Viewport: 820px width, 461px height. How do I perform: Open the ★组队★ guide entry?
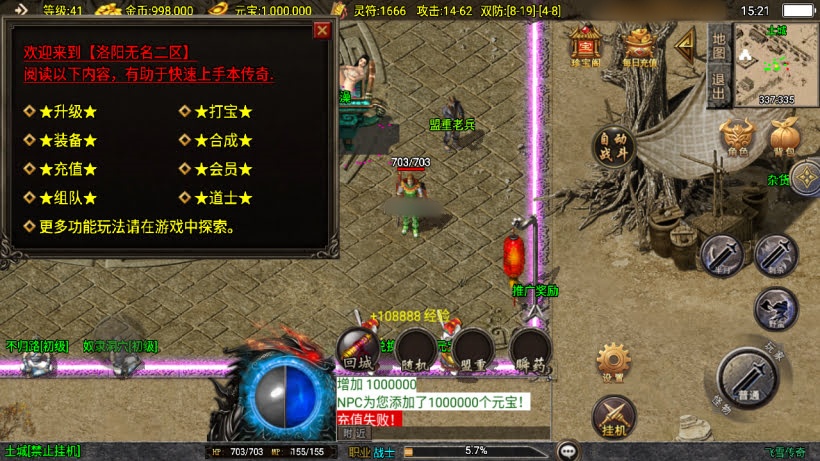[x=68, y=198]
